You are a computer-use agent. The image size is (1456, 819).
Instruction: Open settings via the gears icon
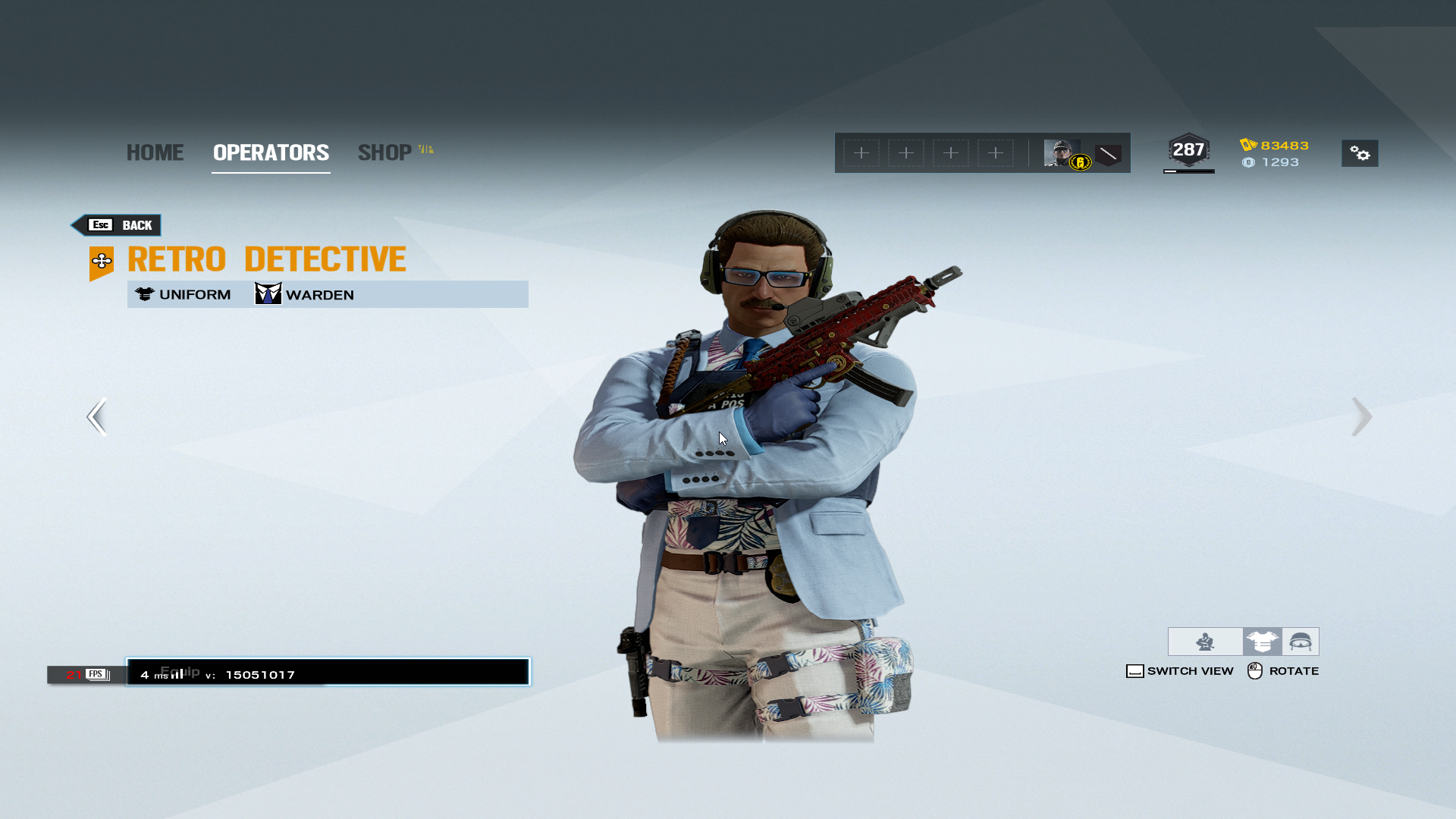click(x=1360, y=153)
